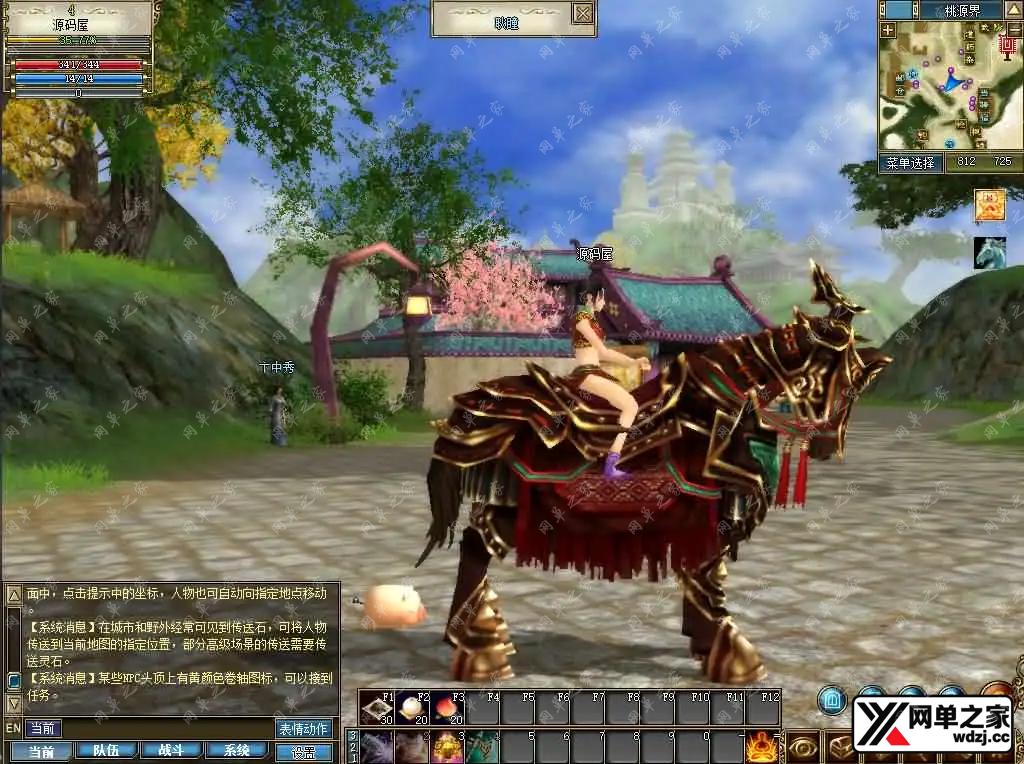Switch to the 系统 chat tab
This screenshot has width=1024, height=764.
pyautogui.click(x=236, y=751)
